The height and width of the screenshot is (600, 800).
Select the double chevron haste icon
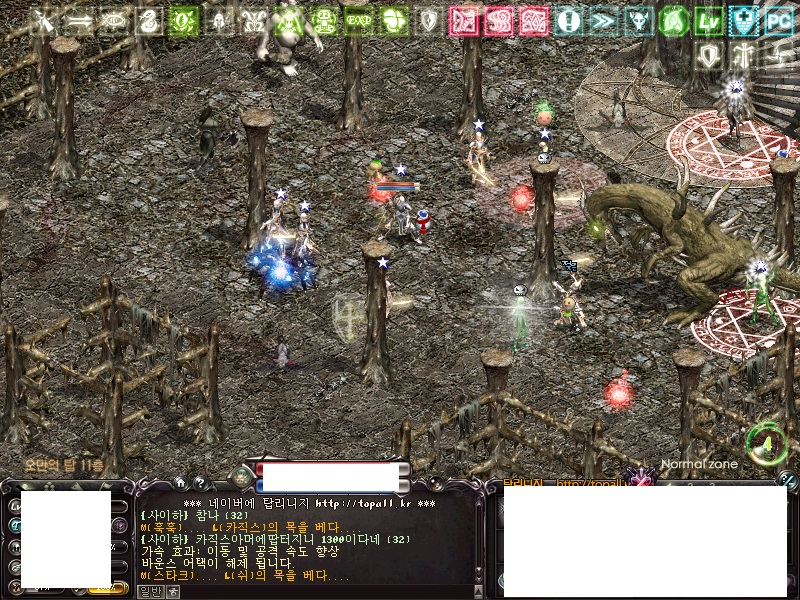[603, 19]
